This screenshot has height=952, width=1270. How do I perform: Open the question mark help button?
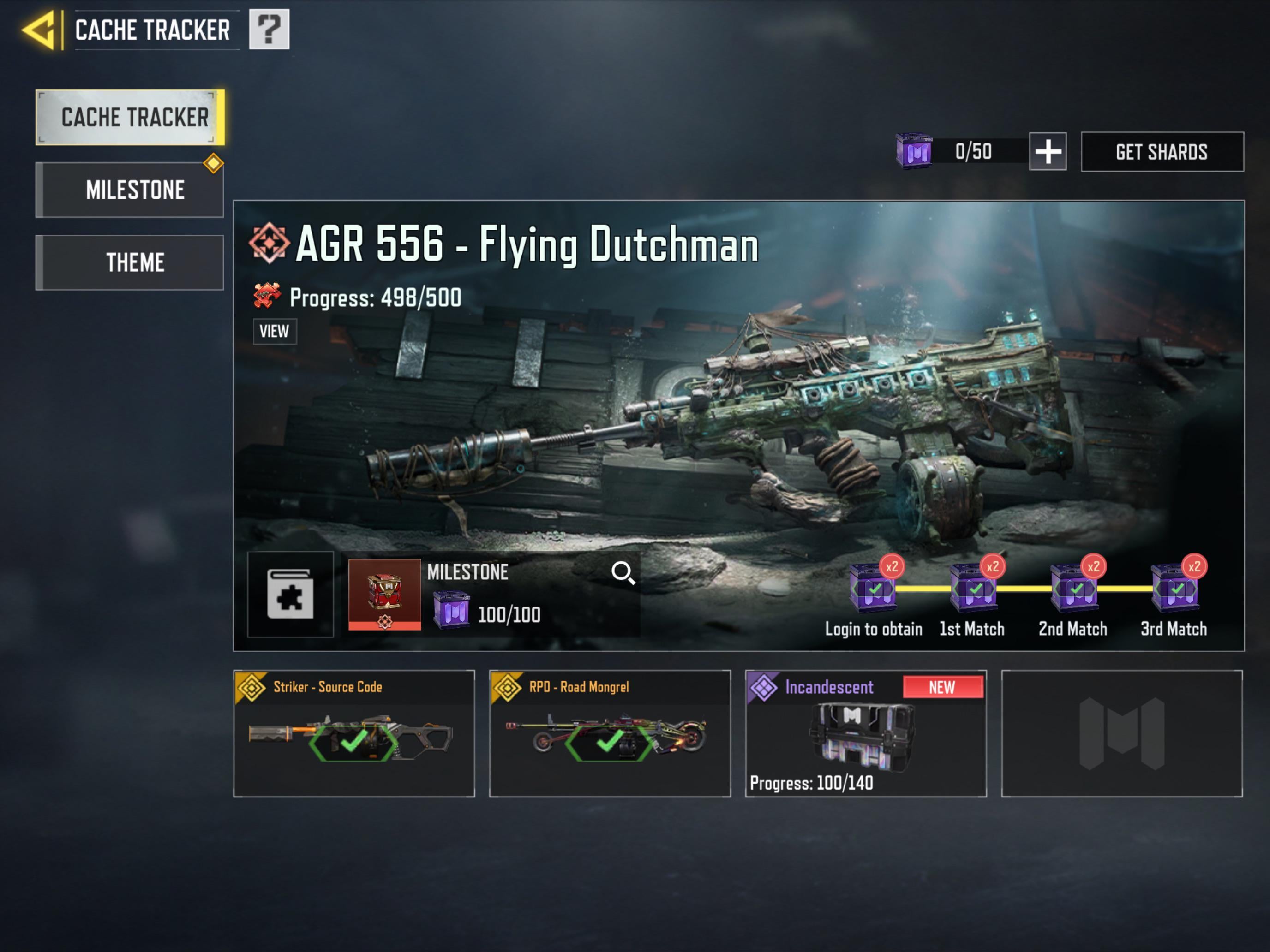269,29
